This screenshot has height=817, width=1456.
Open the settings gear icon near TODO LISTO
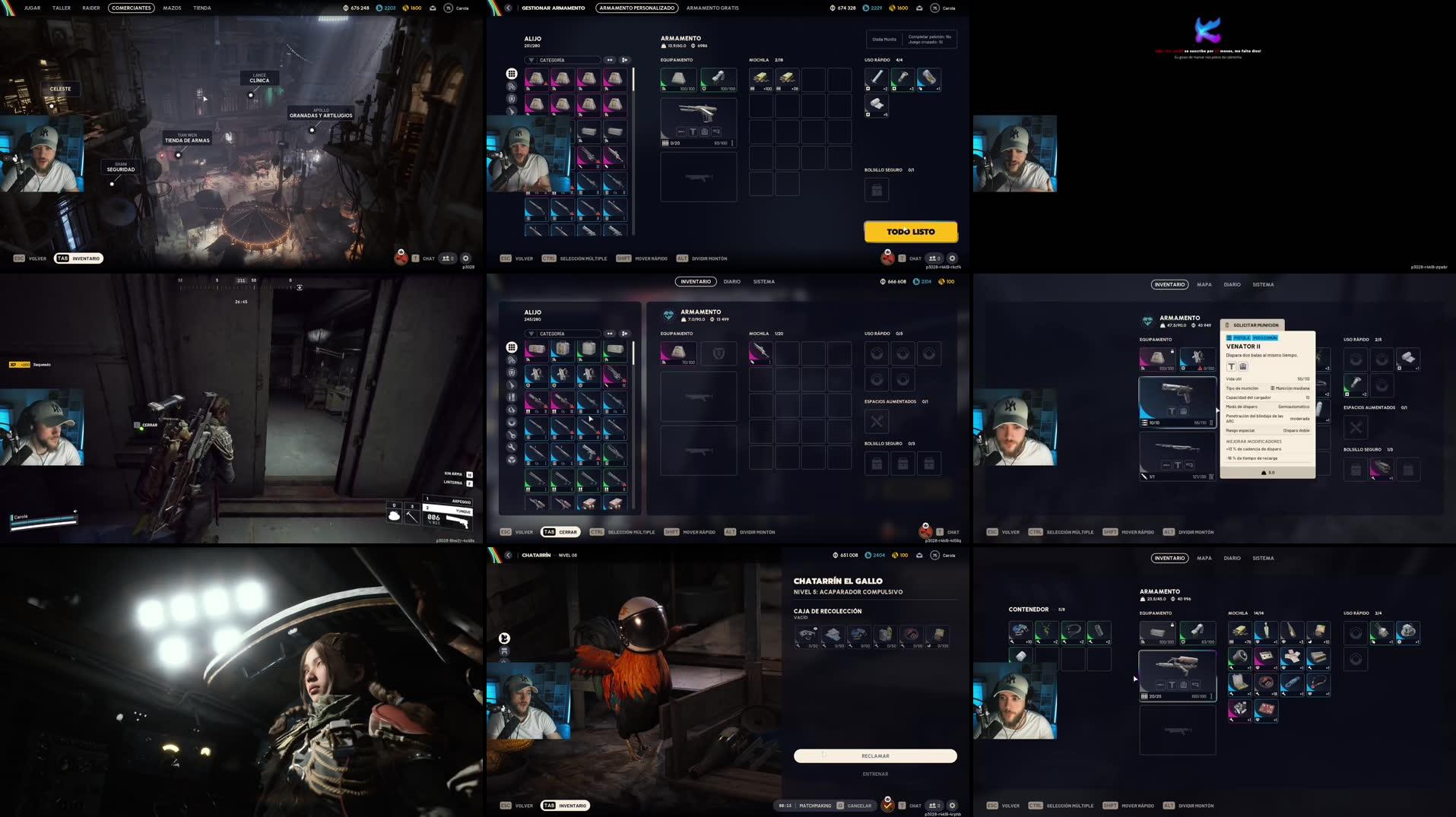pyautogui.click(x=952, y=258)
